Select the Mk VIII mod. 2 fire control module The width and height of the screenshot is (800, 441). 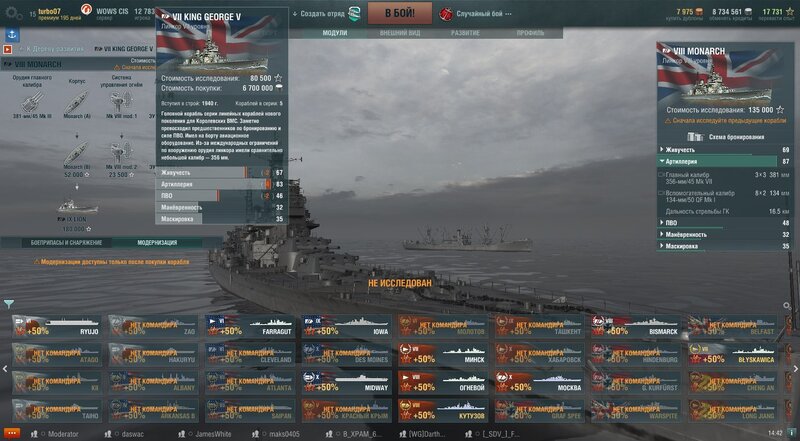[x=122, y=151]
